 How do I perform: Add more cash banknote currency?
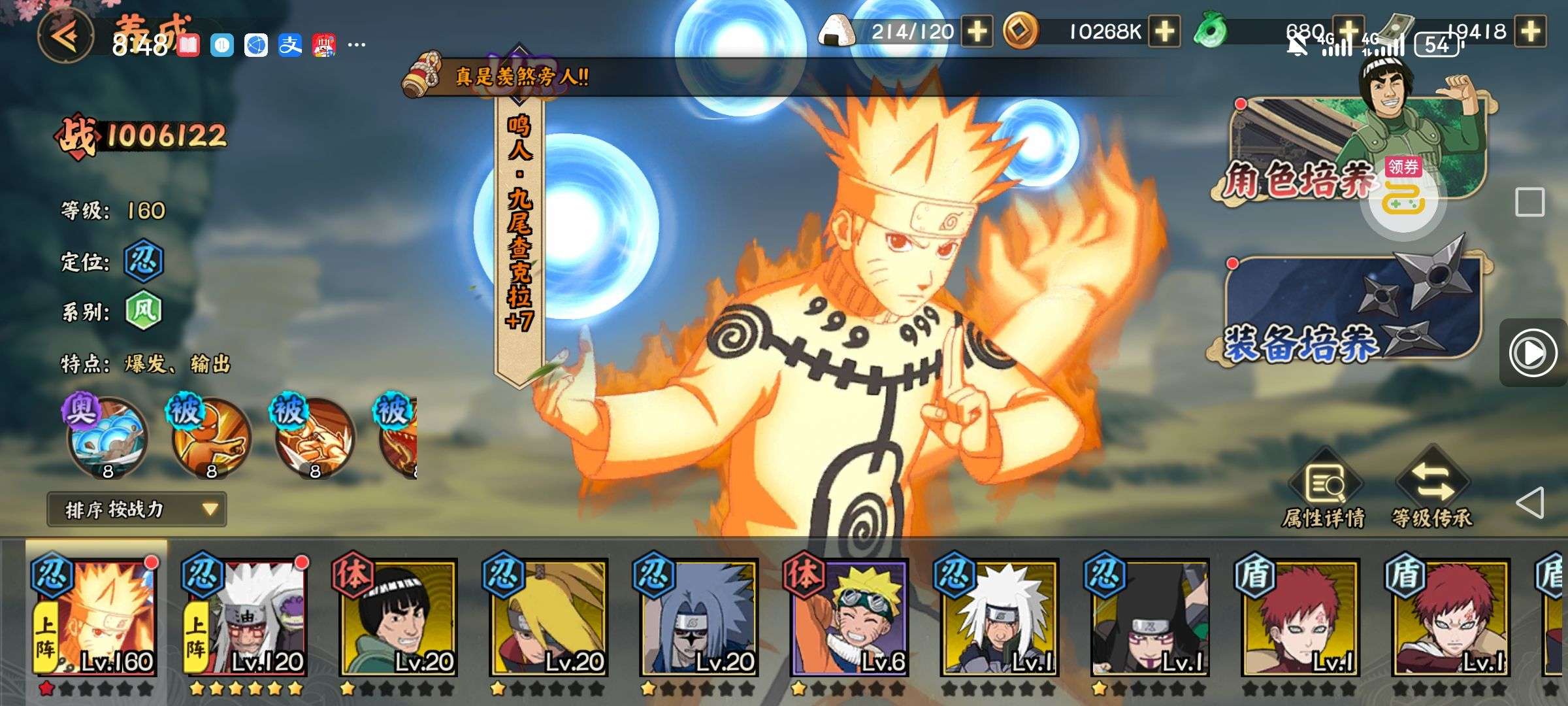[x=1532, y=31]
